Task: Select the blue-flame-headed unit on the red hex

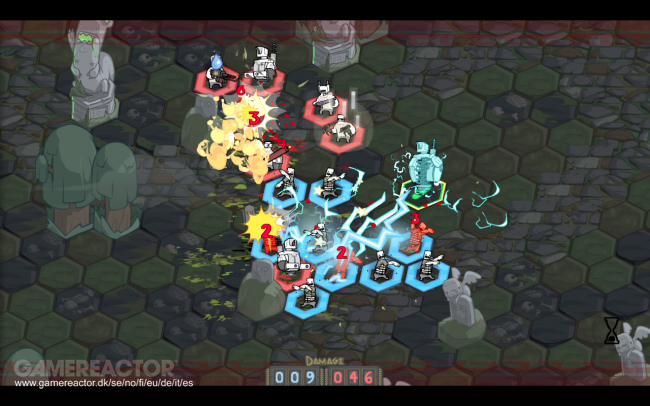Action: point(217,70)
